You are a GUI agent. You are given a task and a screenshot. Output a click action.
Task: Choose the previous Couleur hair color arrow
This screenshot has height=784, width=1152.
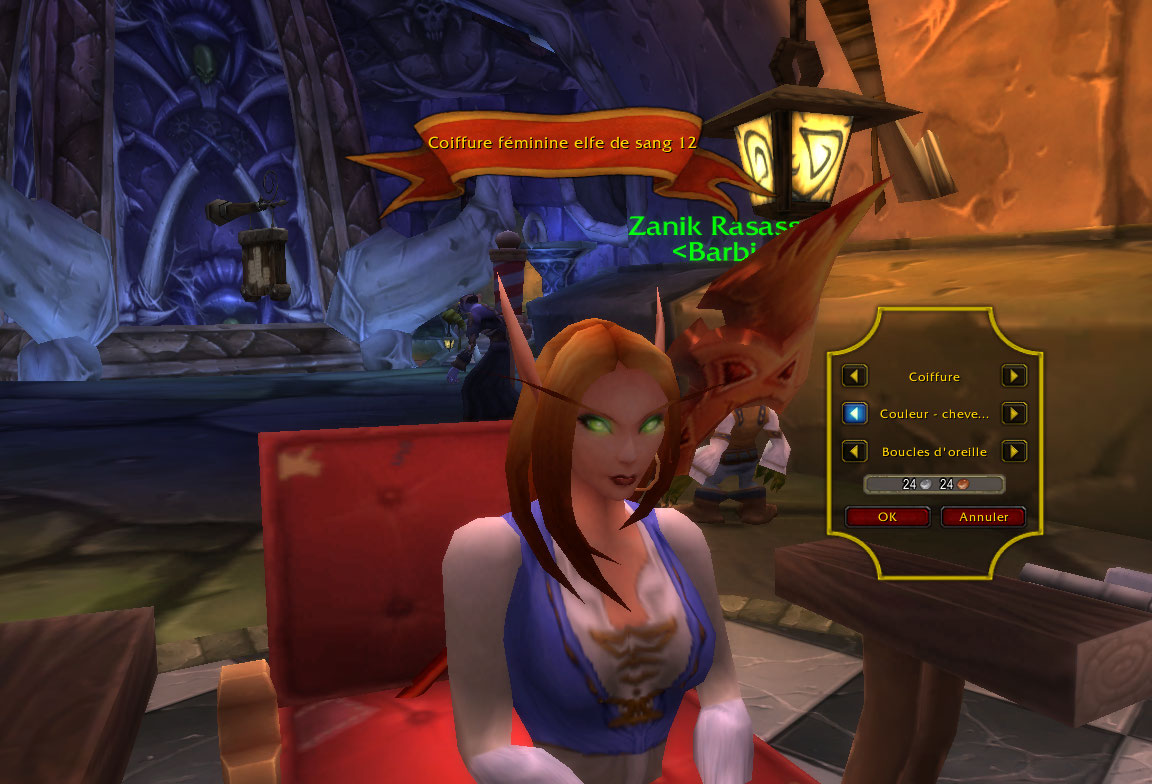(854, 413)
